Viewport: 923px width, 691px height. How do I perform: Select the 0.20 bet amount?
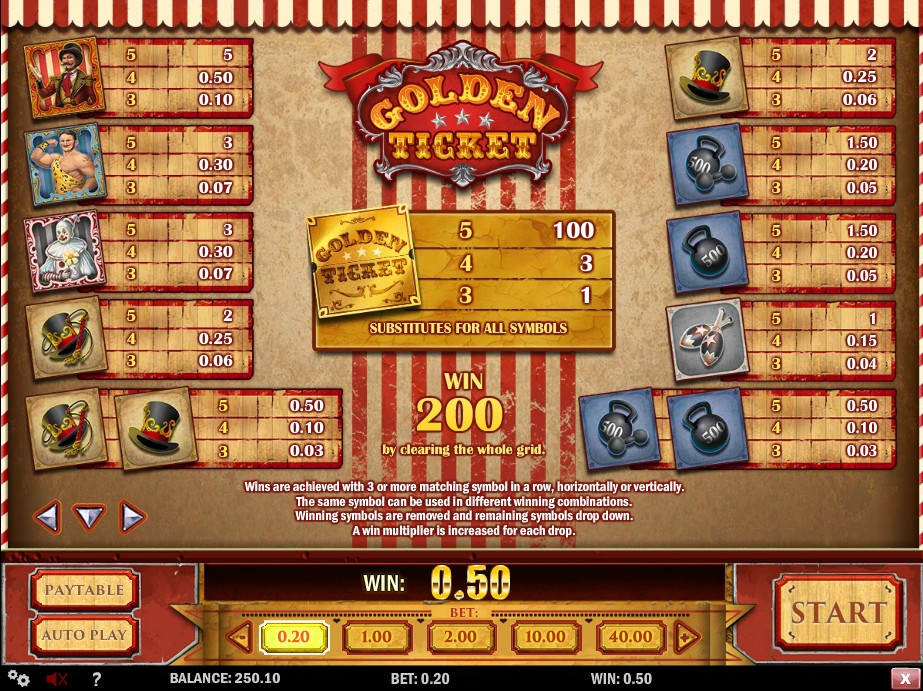coord(293,637)
